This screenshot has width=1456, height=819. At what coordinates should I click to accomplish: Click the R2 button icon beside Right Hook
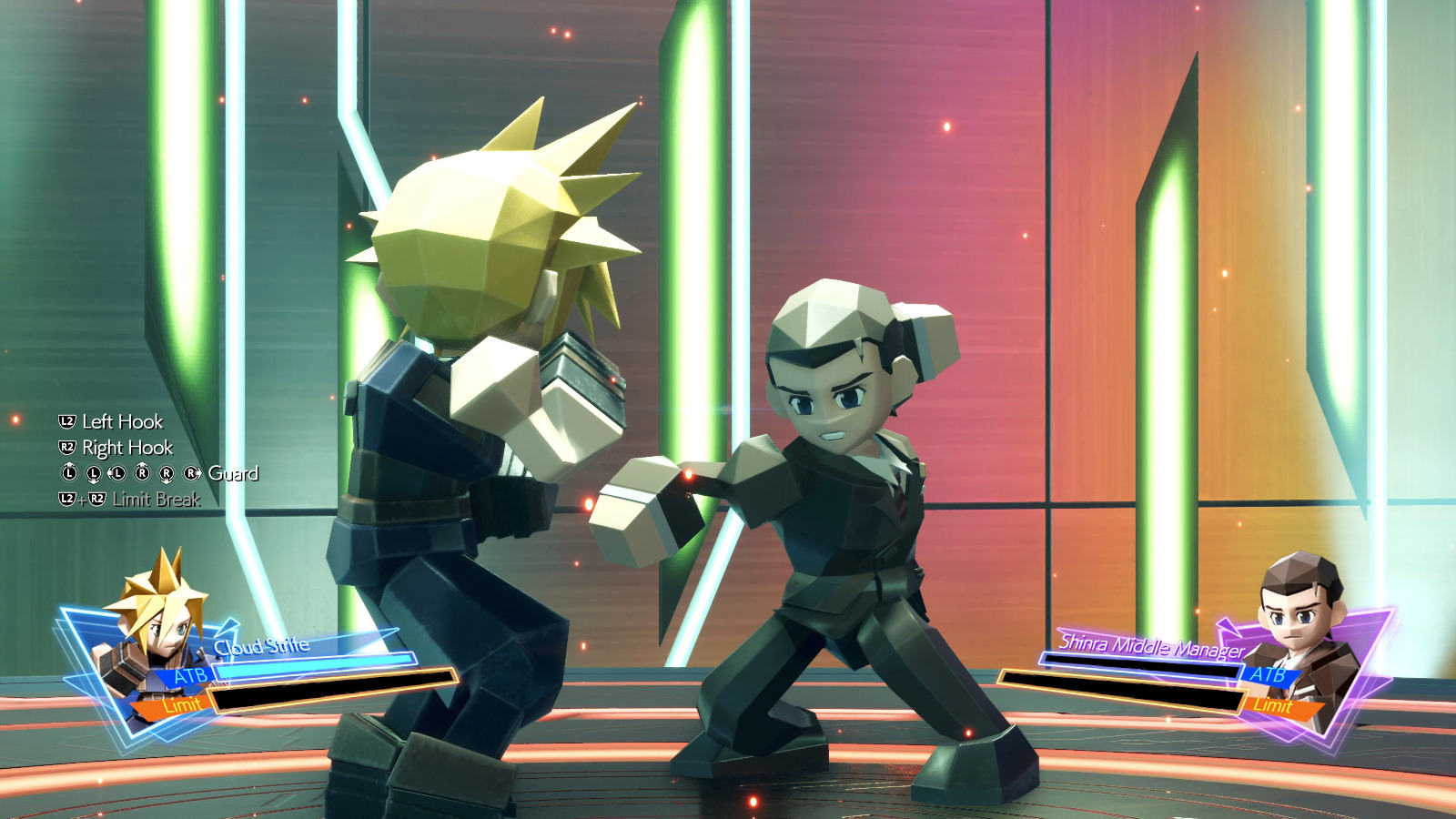66,448
